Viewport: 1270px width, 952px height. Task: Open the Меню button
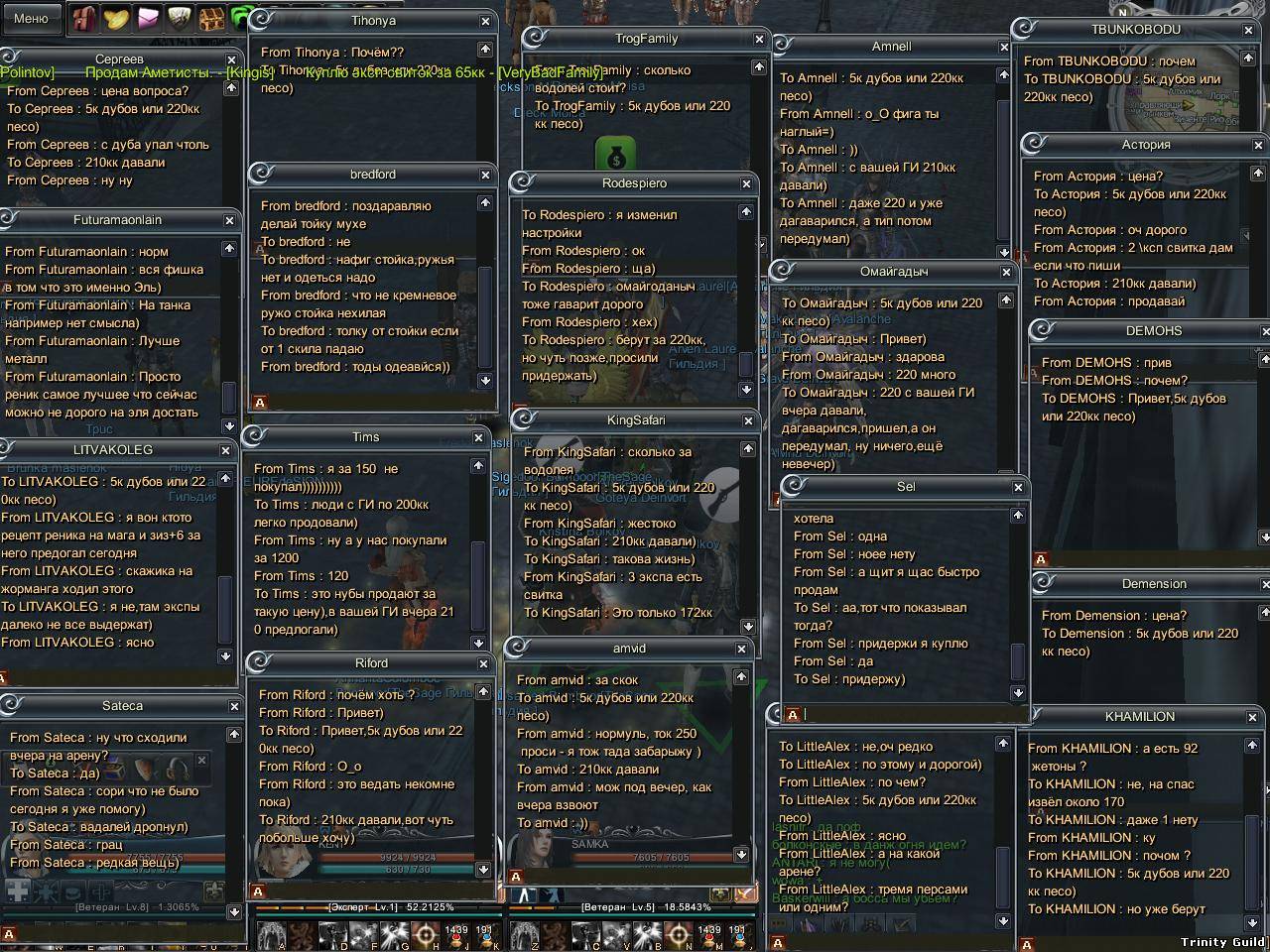click(x=31, y=17)
